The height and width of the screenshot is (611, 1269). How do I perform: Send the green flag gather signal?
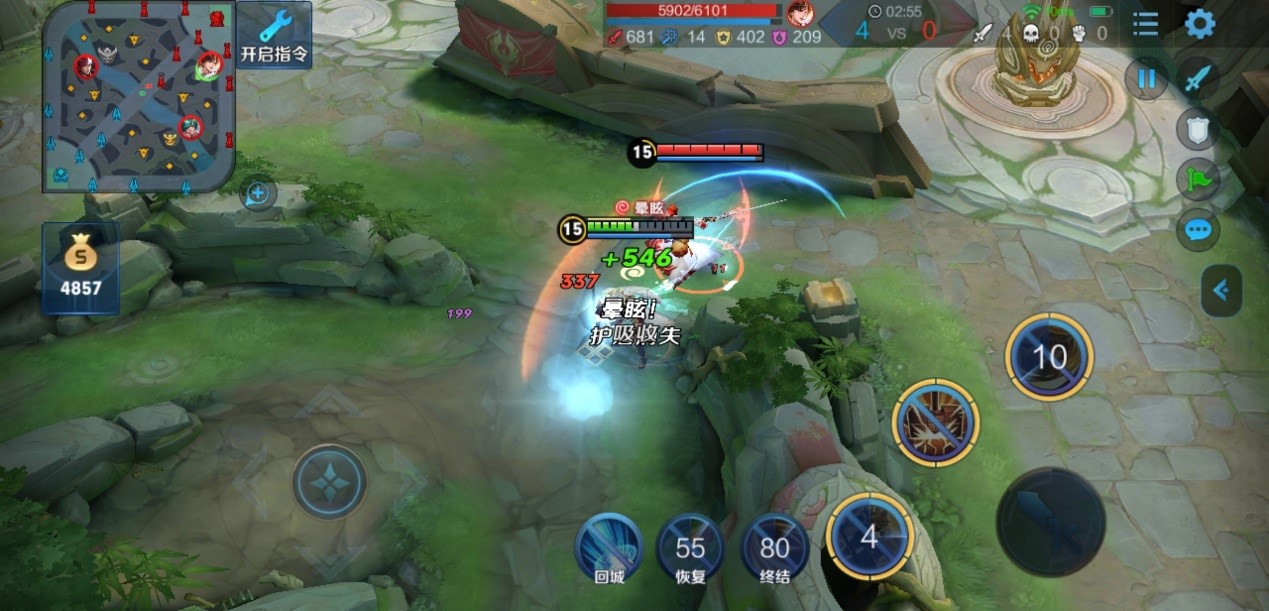pos(1197,179)
